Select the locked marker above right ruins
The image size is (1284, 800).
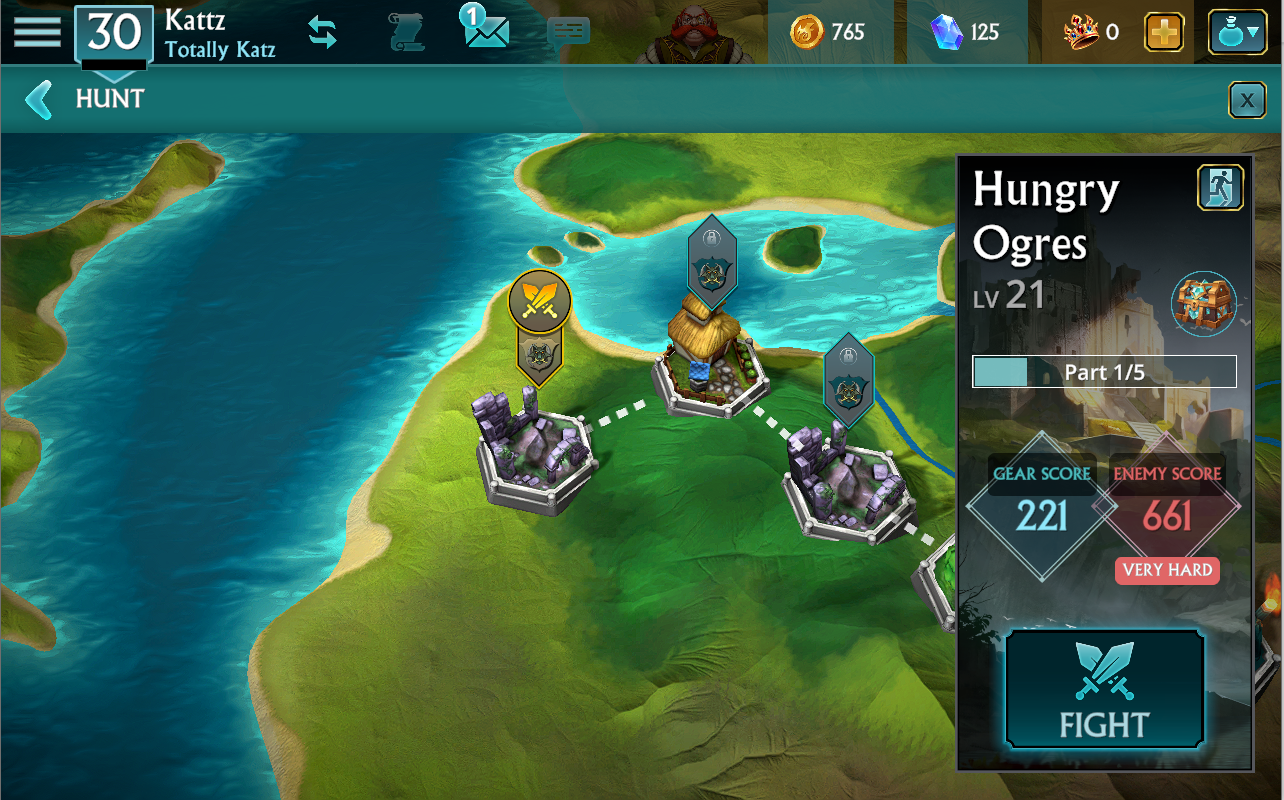click(849, 376)
